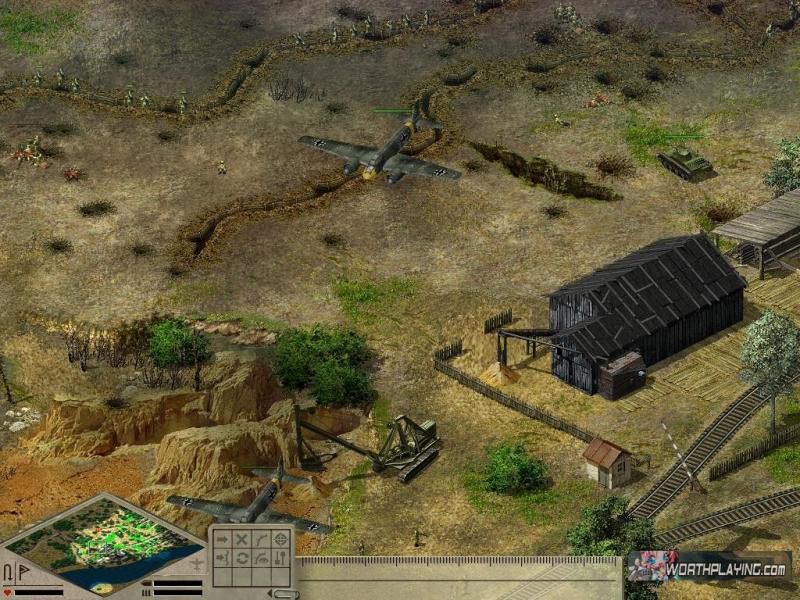The width and height of the screenshot is (800, 600).
Task: Select the shovel and wrench command
Action: [x=280, y=557]
